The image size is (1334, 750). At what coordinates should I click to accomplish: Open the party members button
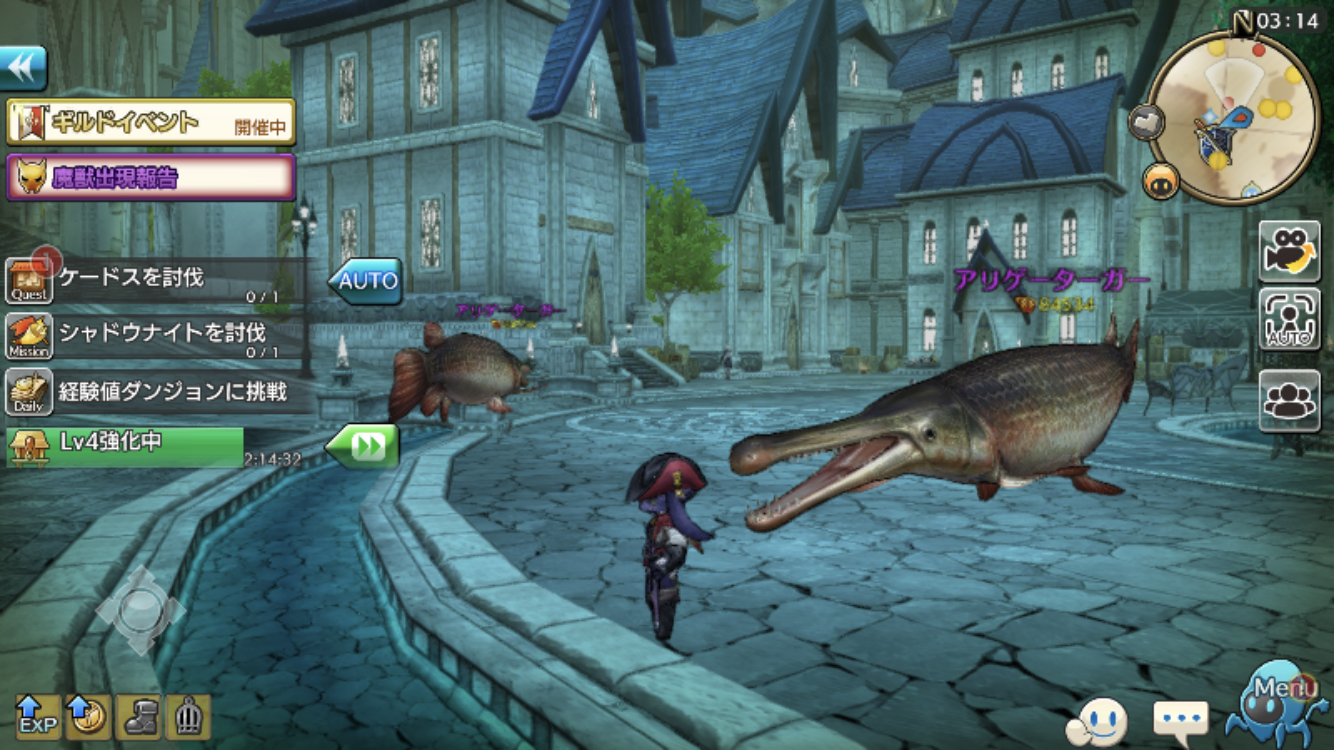click(x=1289, y=400)
